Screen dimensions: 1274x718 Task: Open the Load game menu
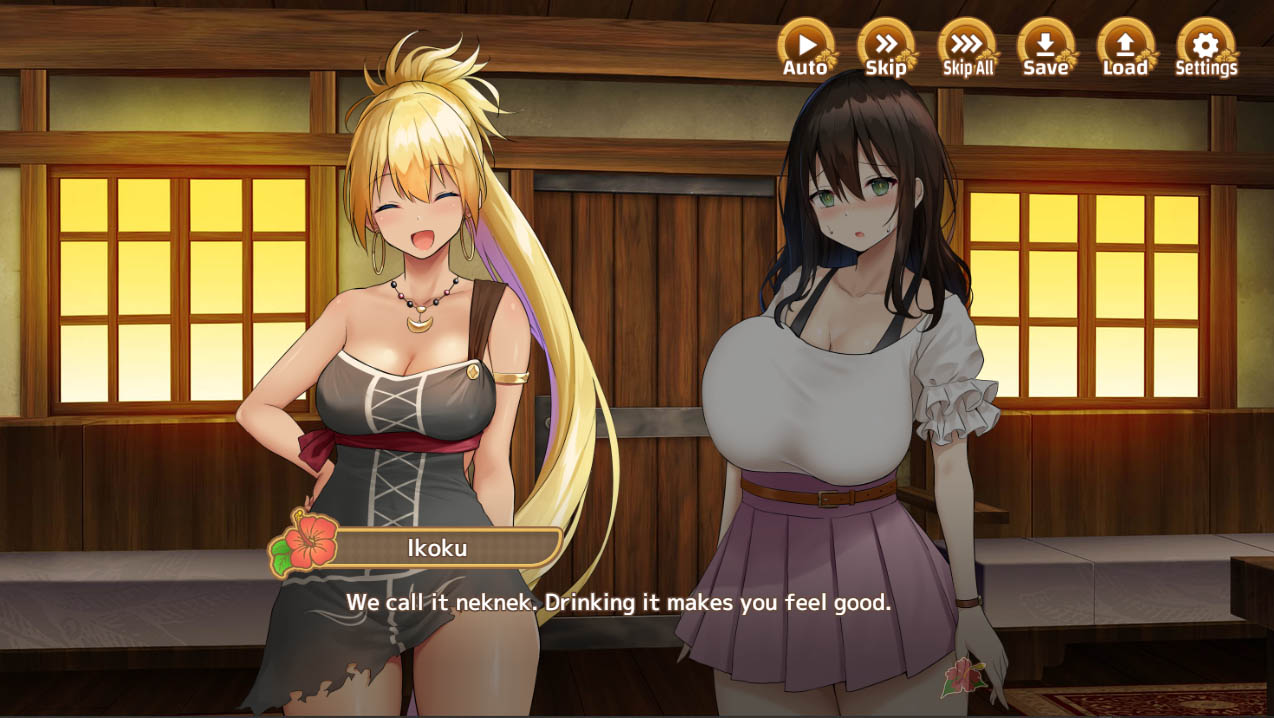point(1125,47)
